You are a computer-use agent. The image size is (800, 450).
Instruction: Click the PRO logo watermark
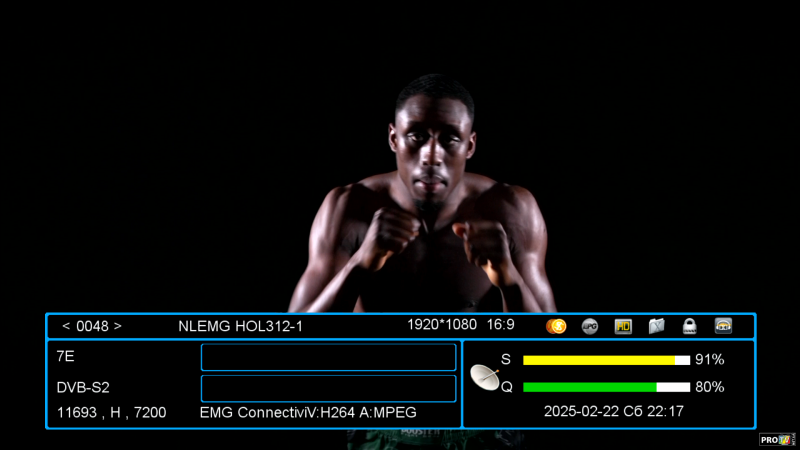(776, 439)
